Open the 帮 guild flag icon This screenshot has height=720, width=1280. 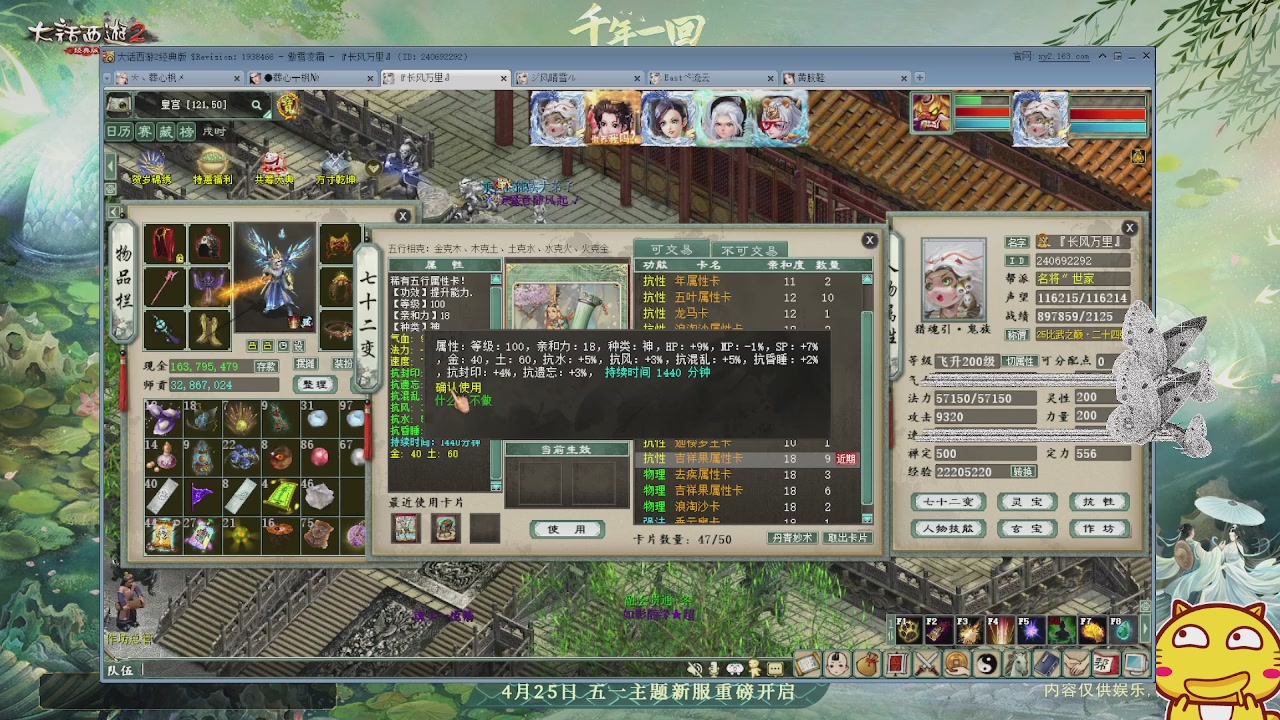click(1105, 663)
